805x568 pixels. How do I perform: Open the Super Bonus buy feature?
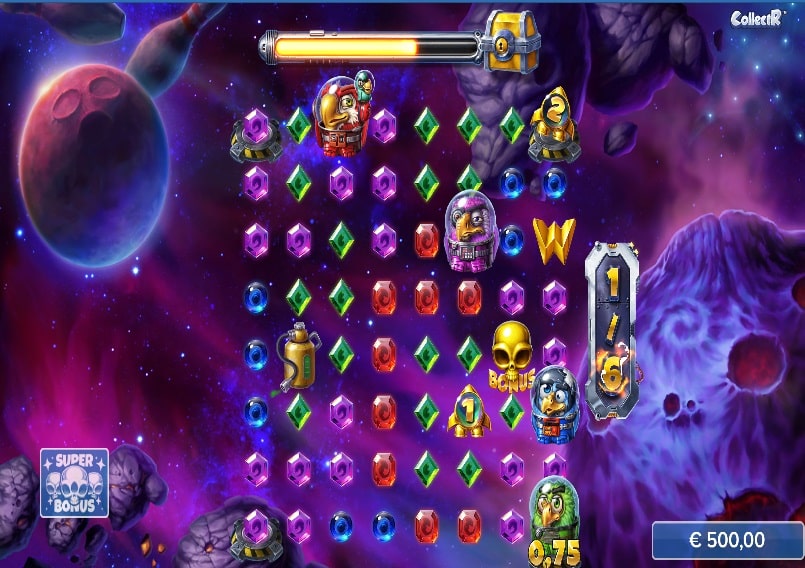pyautogui.click(x=74, y=483)
